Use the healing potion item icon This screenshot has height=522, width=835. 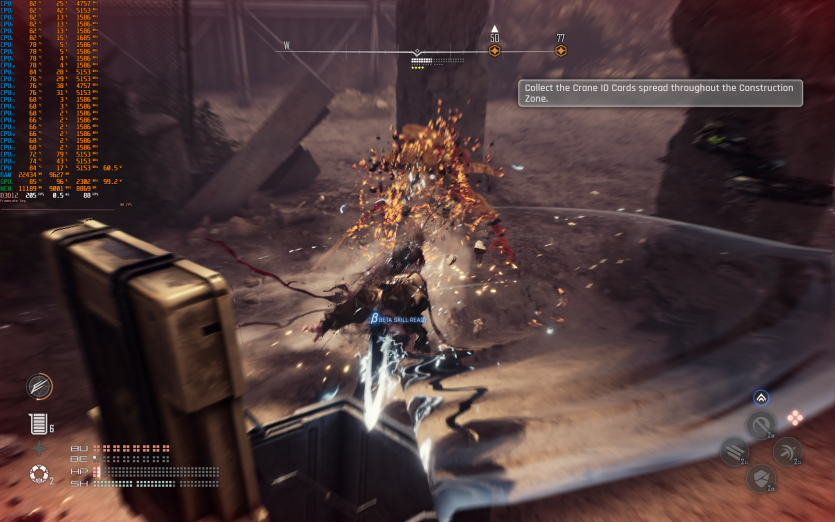tap(38, 474)
